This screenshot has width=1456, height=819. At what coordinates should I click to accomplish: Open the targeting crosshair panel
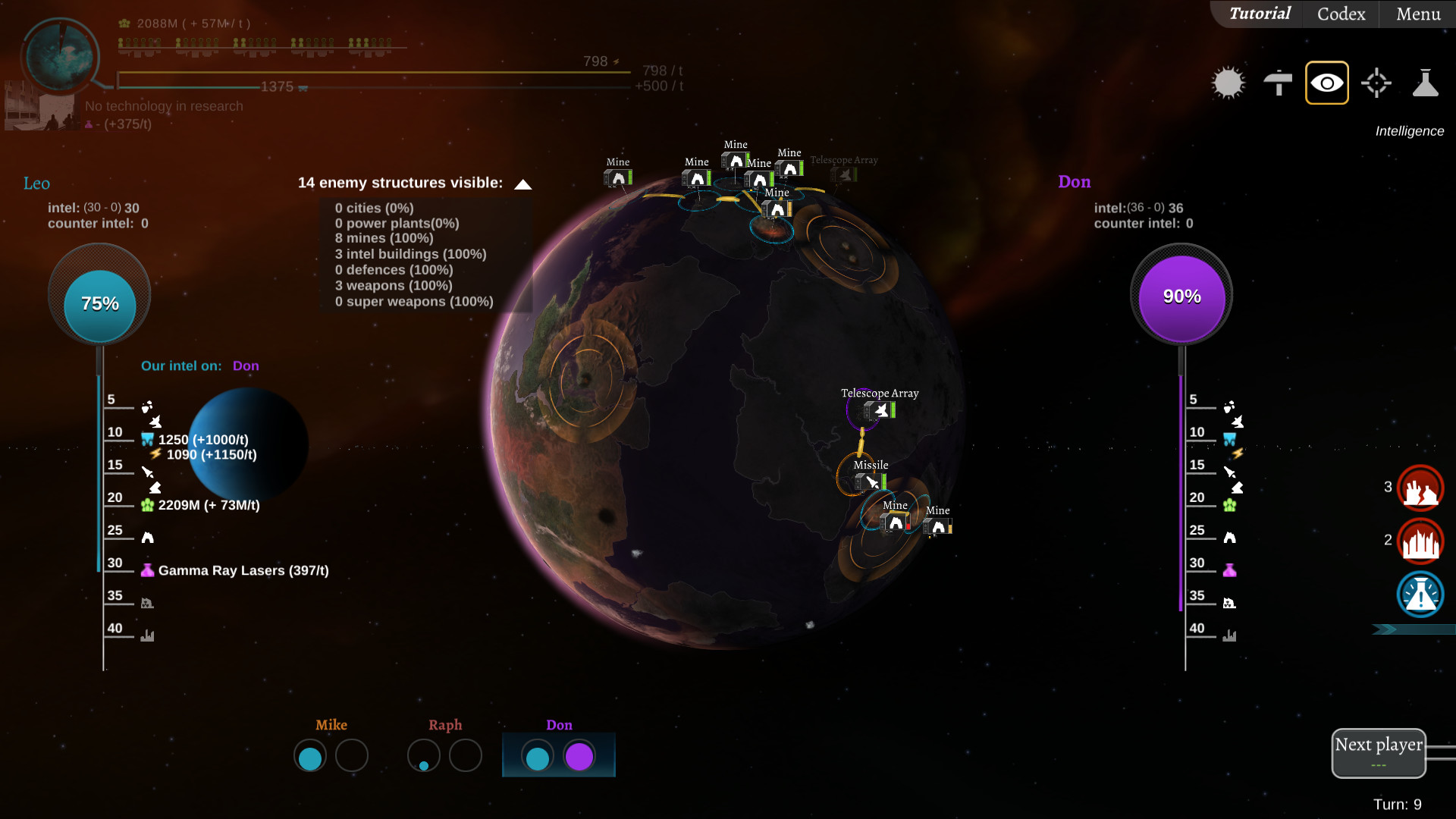tap(1376, 83)
